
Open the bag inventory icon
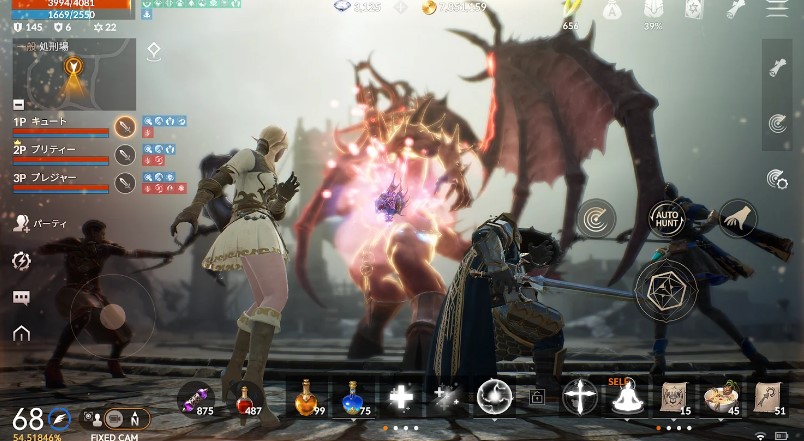point(613,11)
